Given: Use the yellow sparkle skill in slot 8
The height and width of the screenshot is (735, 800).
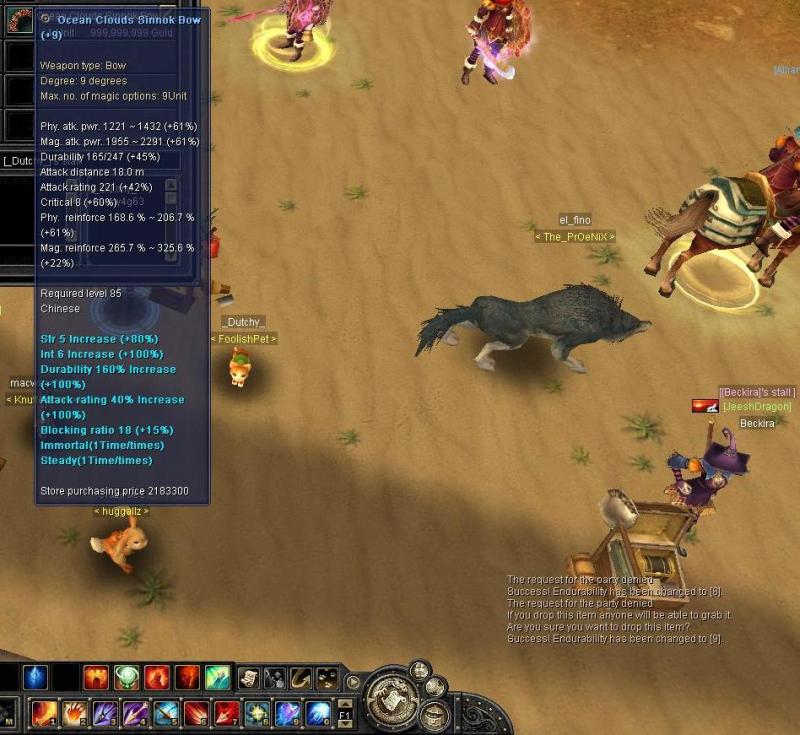Looking at the screenshot, I should [x=258, y=713].
